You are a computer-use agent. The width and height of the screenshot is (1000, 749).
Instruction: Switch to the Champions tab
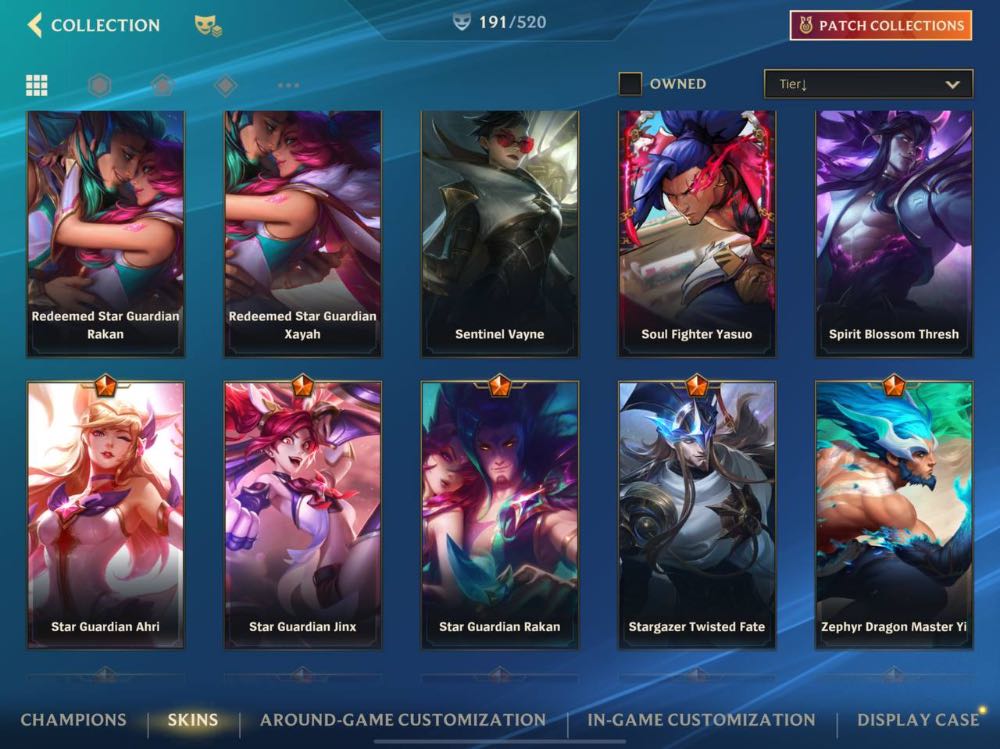coord(74,720)
